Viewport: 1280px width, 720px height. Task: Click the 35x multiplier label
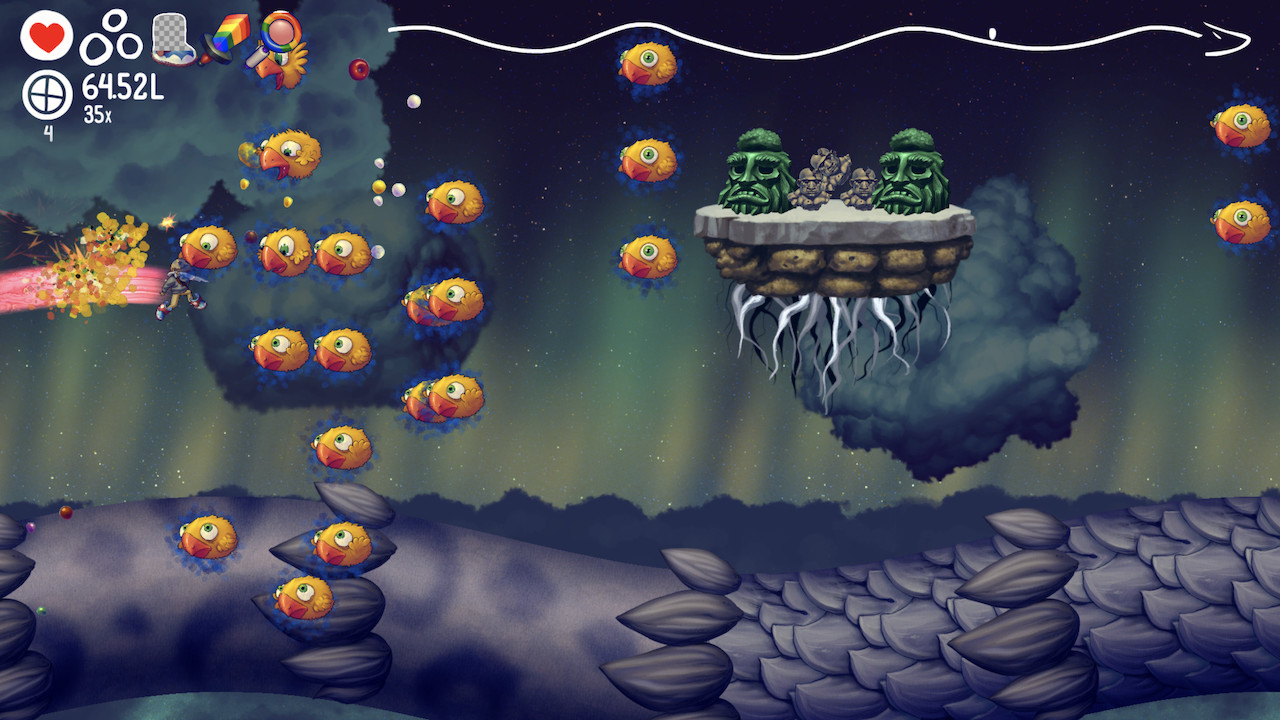tap(98, 112)
